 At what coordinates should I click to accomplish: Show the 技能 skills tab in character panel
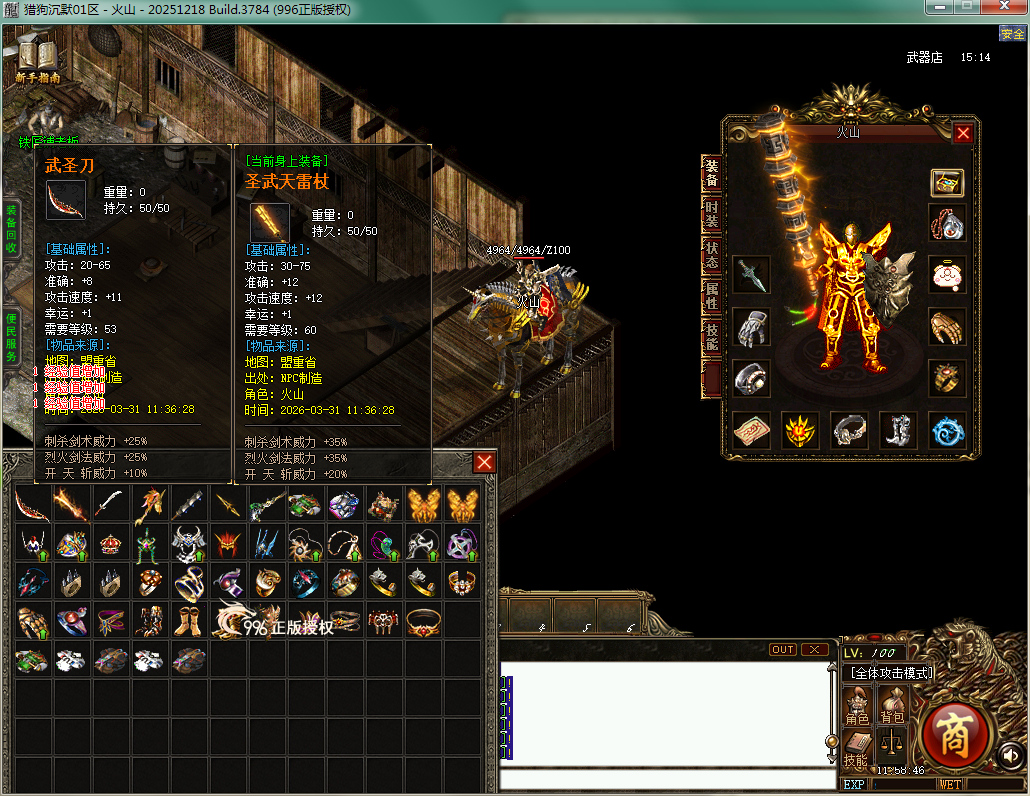click(711, 336)
